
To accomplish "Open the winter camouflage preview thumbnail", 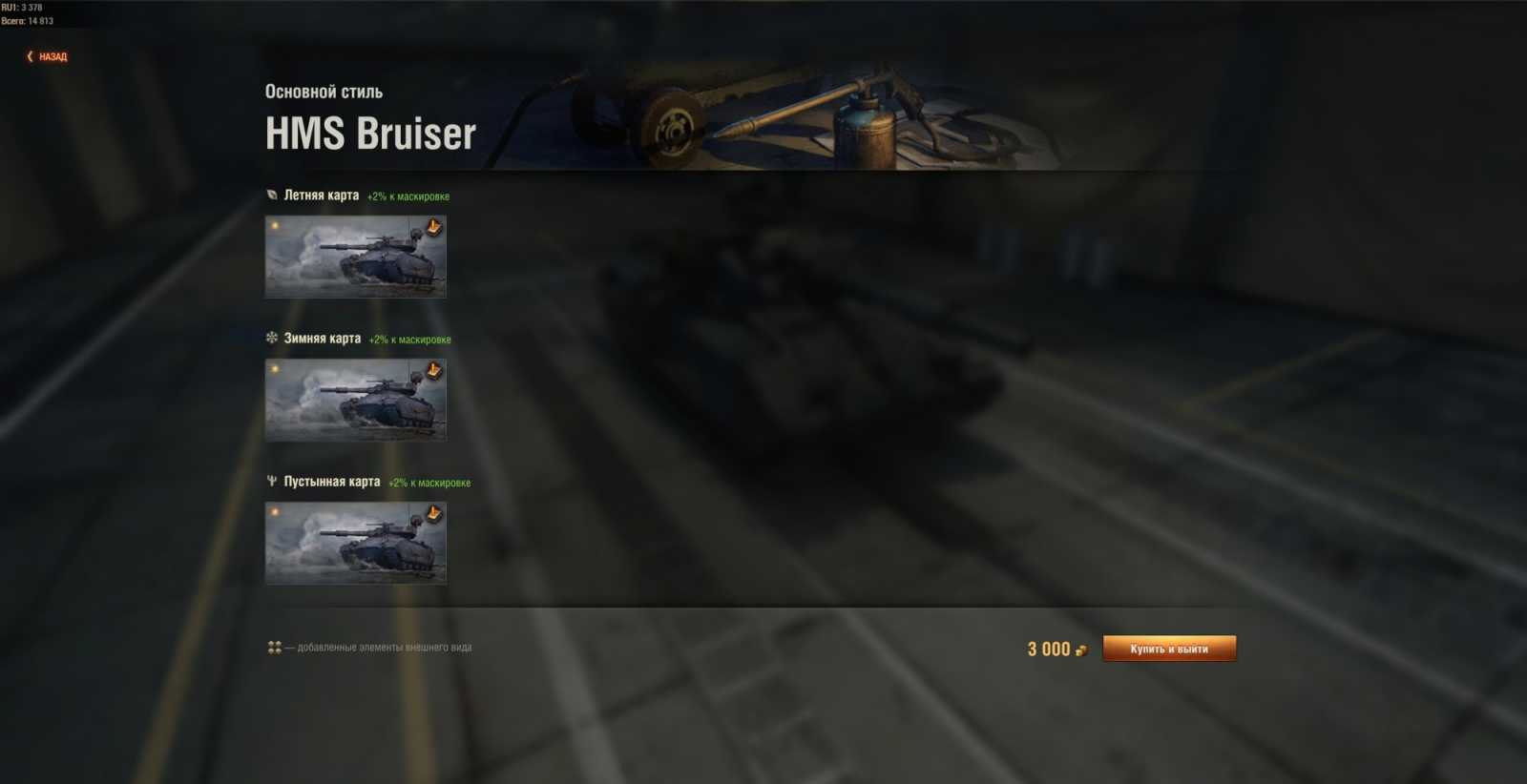I will [x=354, y=400].
